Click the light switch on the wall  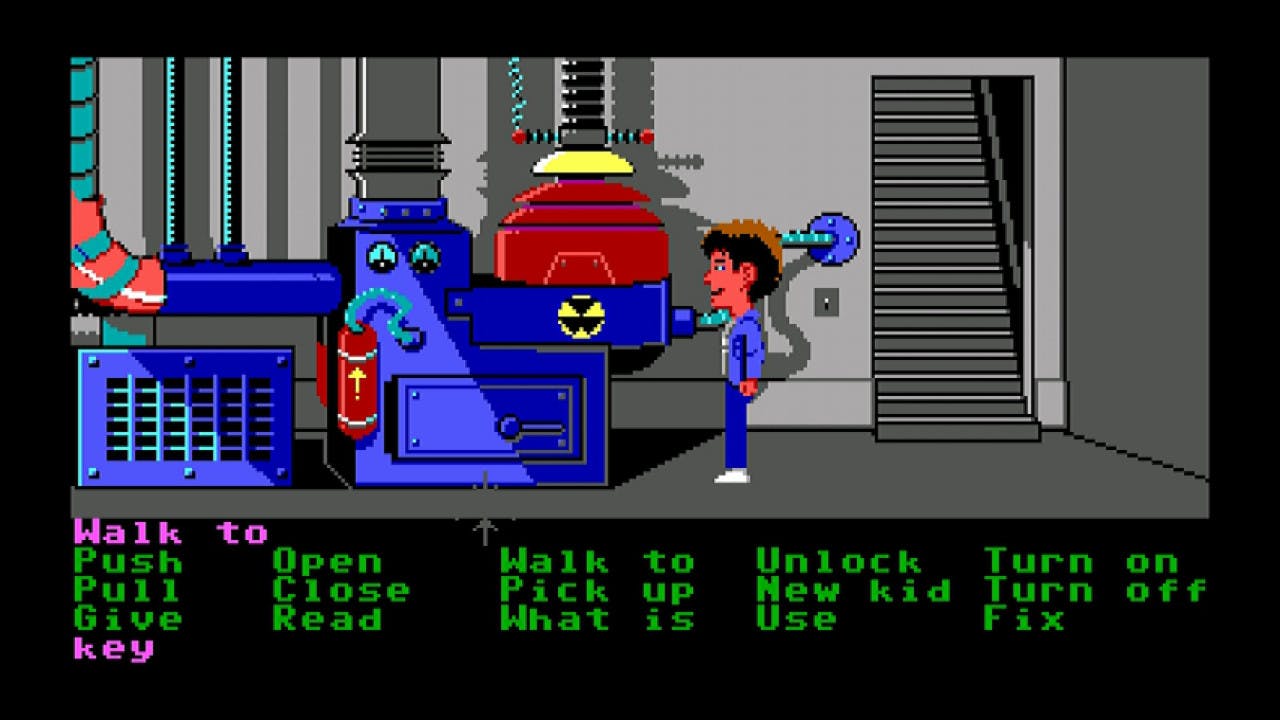[826, 303]
